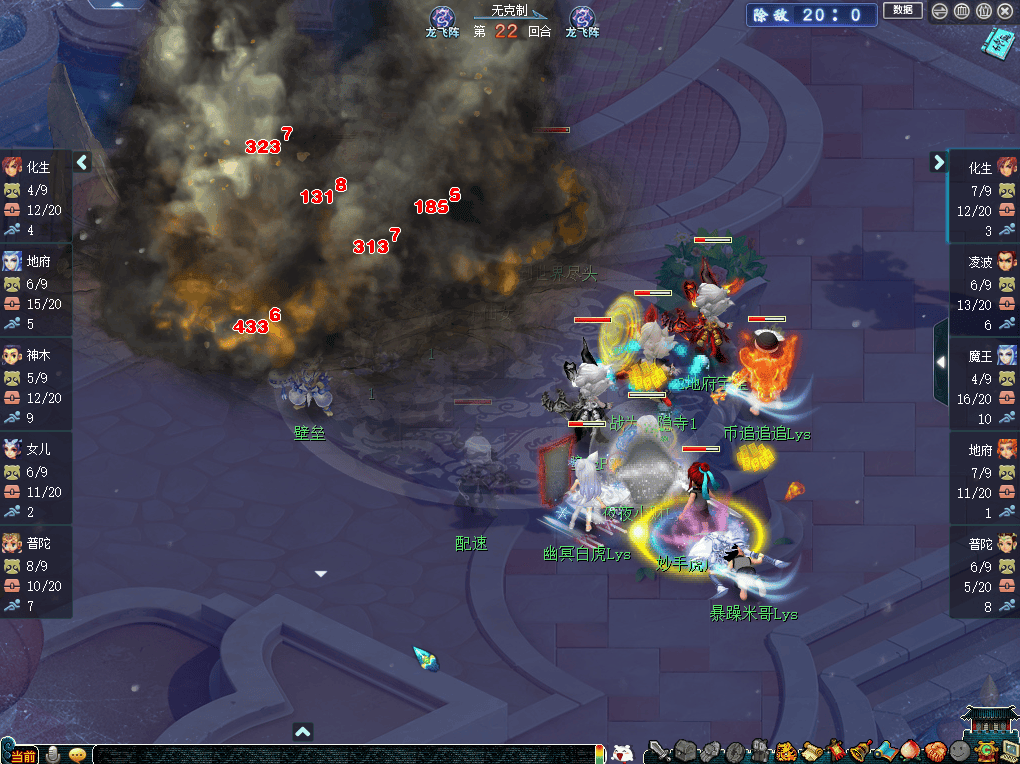The width and height of the screenshot is (1020, 764).
Task: Click the handshake friends icon
Action: click(x=934, y=751)
